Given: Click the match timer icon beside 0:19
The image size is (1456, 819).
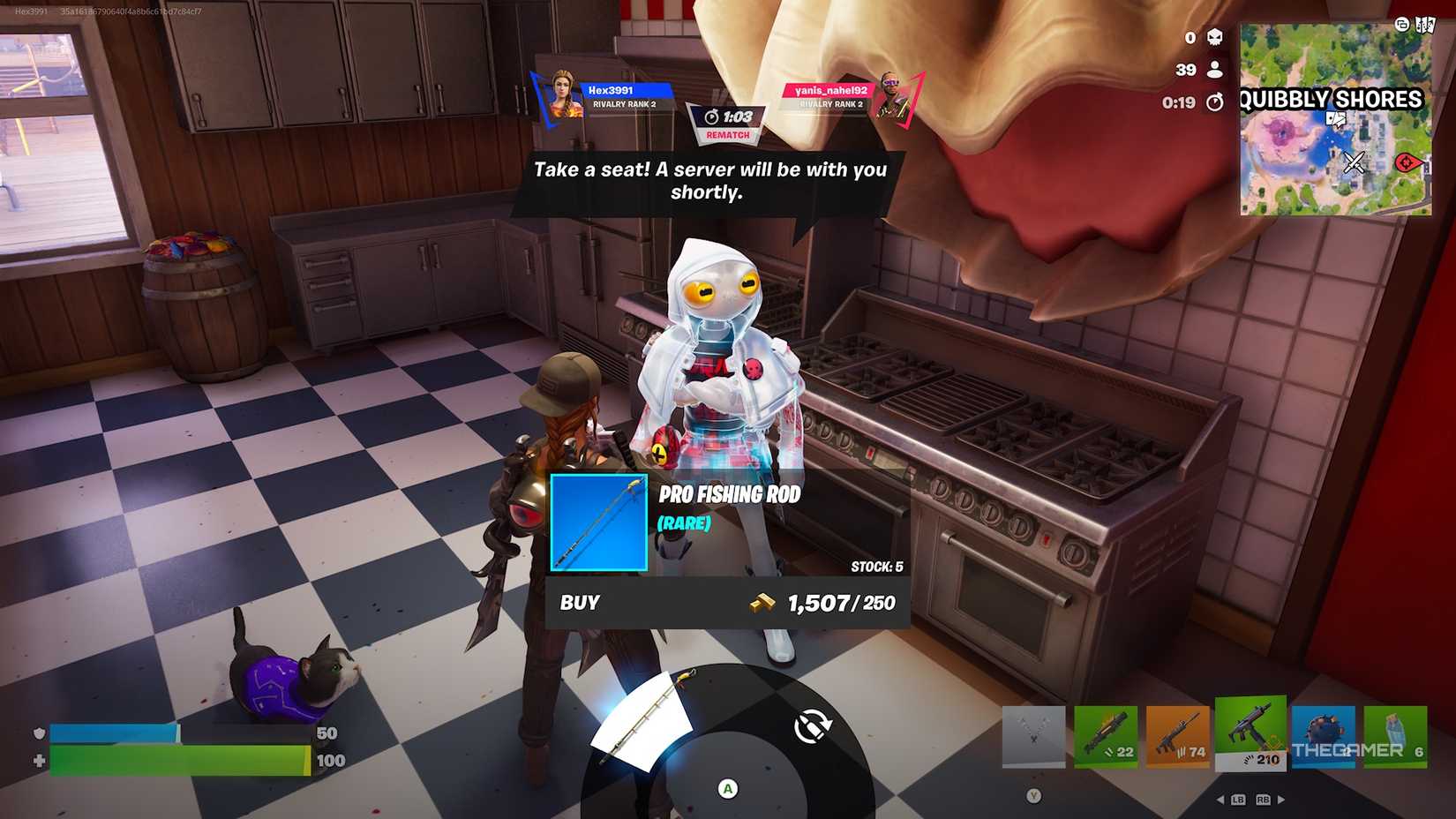Looking at the screenshot, I should pos(1215,102).
